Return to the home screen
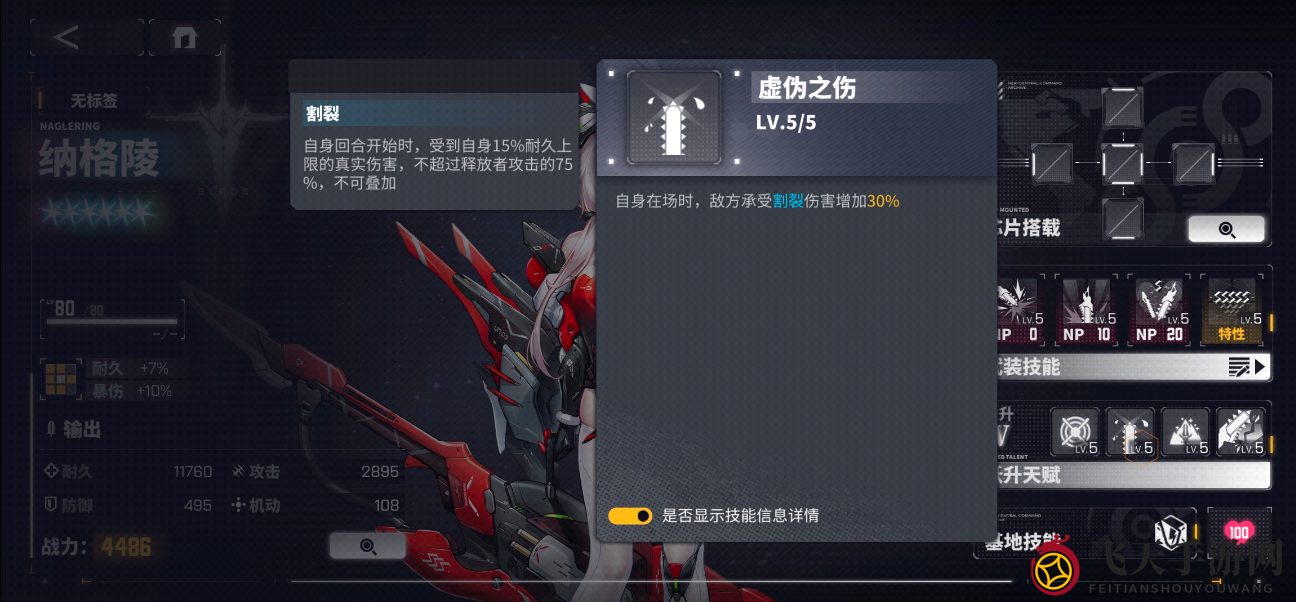 tap(184, 38)
